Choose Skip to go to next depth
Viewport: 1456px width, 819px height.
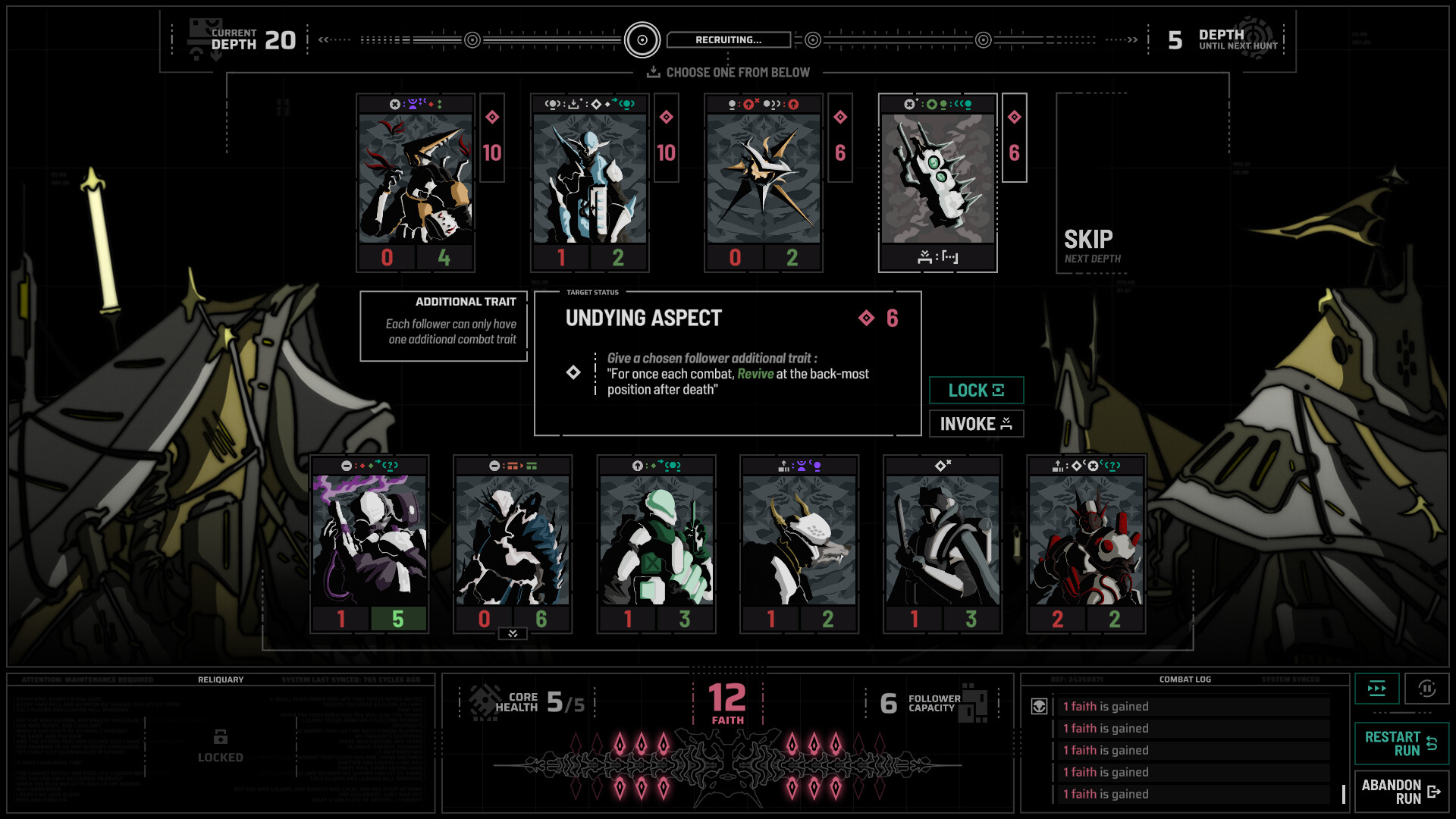(x=1087, y=239)
